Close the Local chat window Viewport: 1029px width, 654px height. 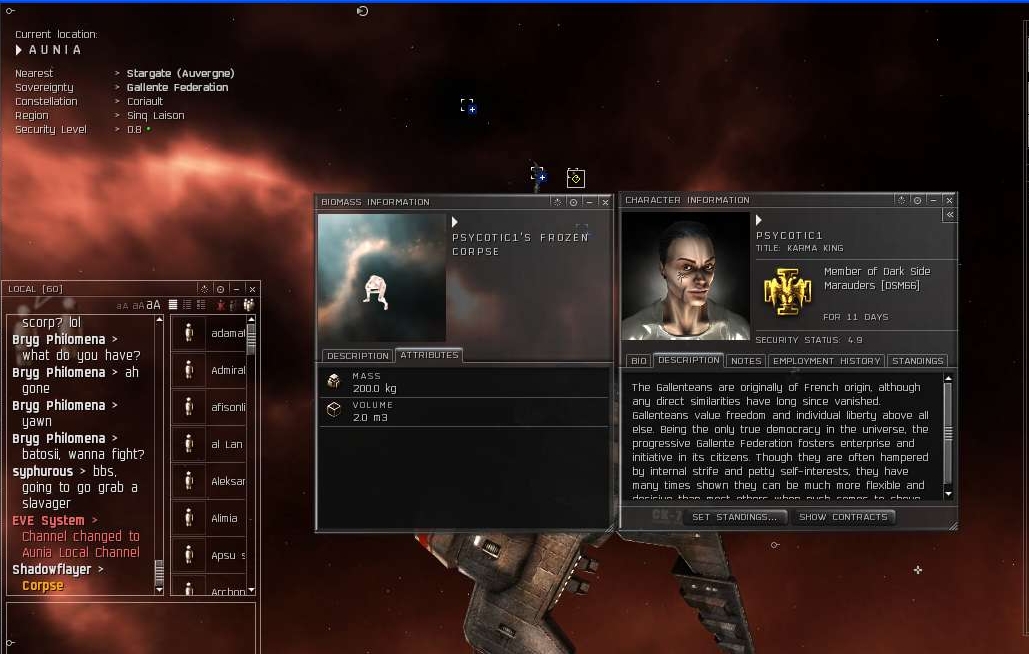[252, 289]
